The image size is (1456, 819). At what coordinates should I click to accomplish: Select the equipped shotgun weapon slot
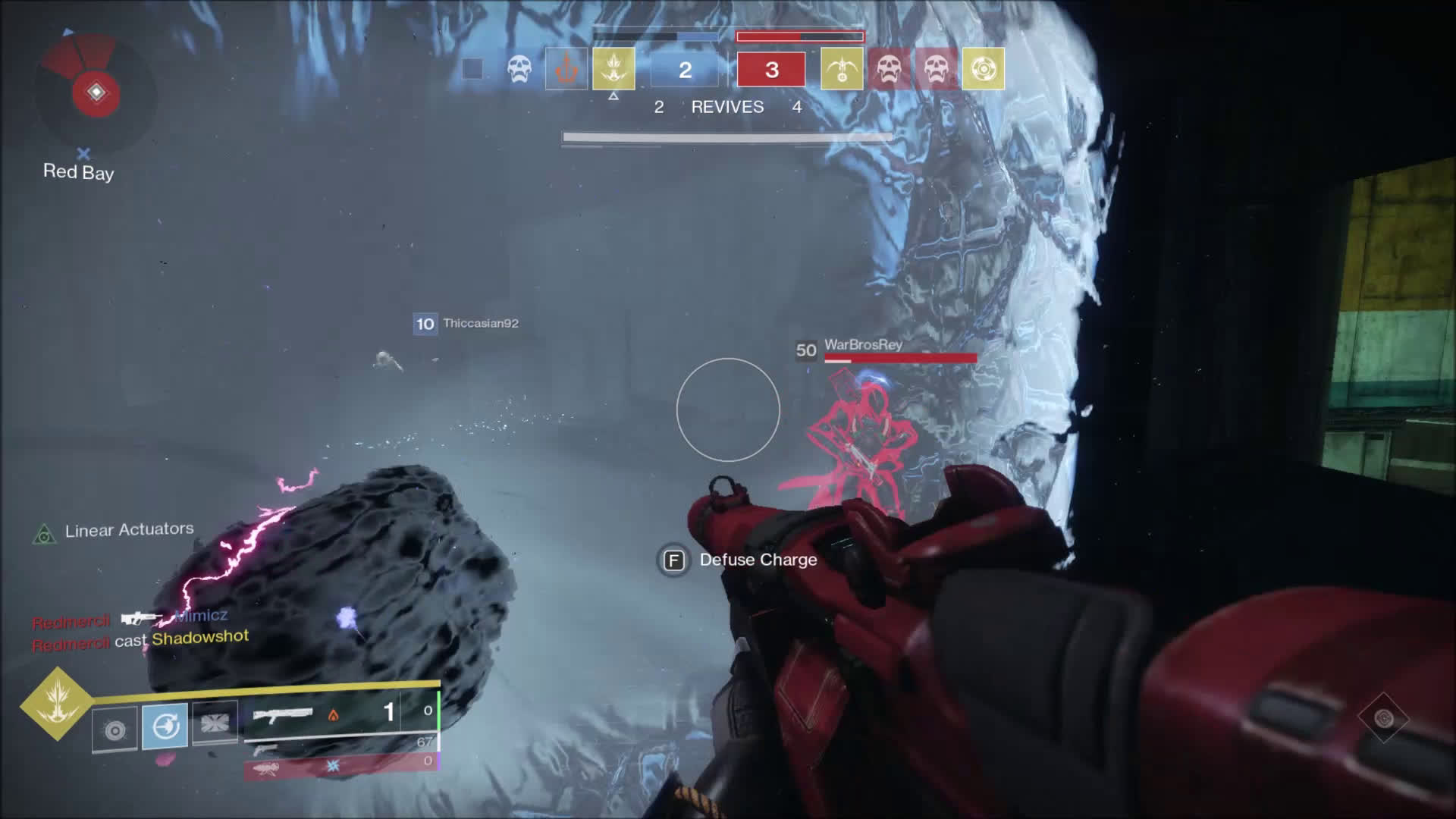tap(340, 713)
